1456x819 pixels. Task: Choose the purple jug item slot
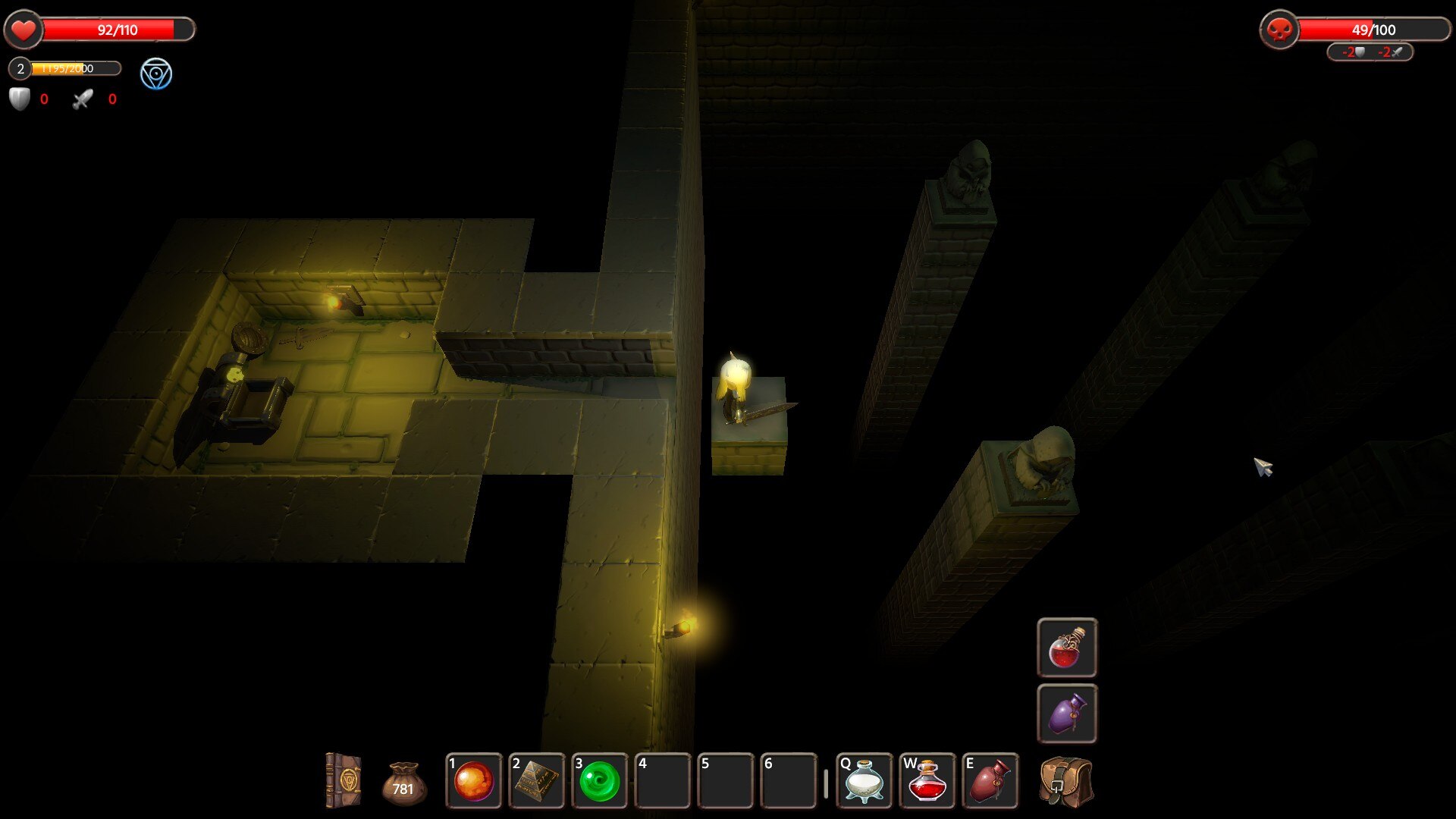(x=1066, y=714)
